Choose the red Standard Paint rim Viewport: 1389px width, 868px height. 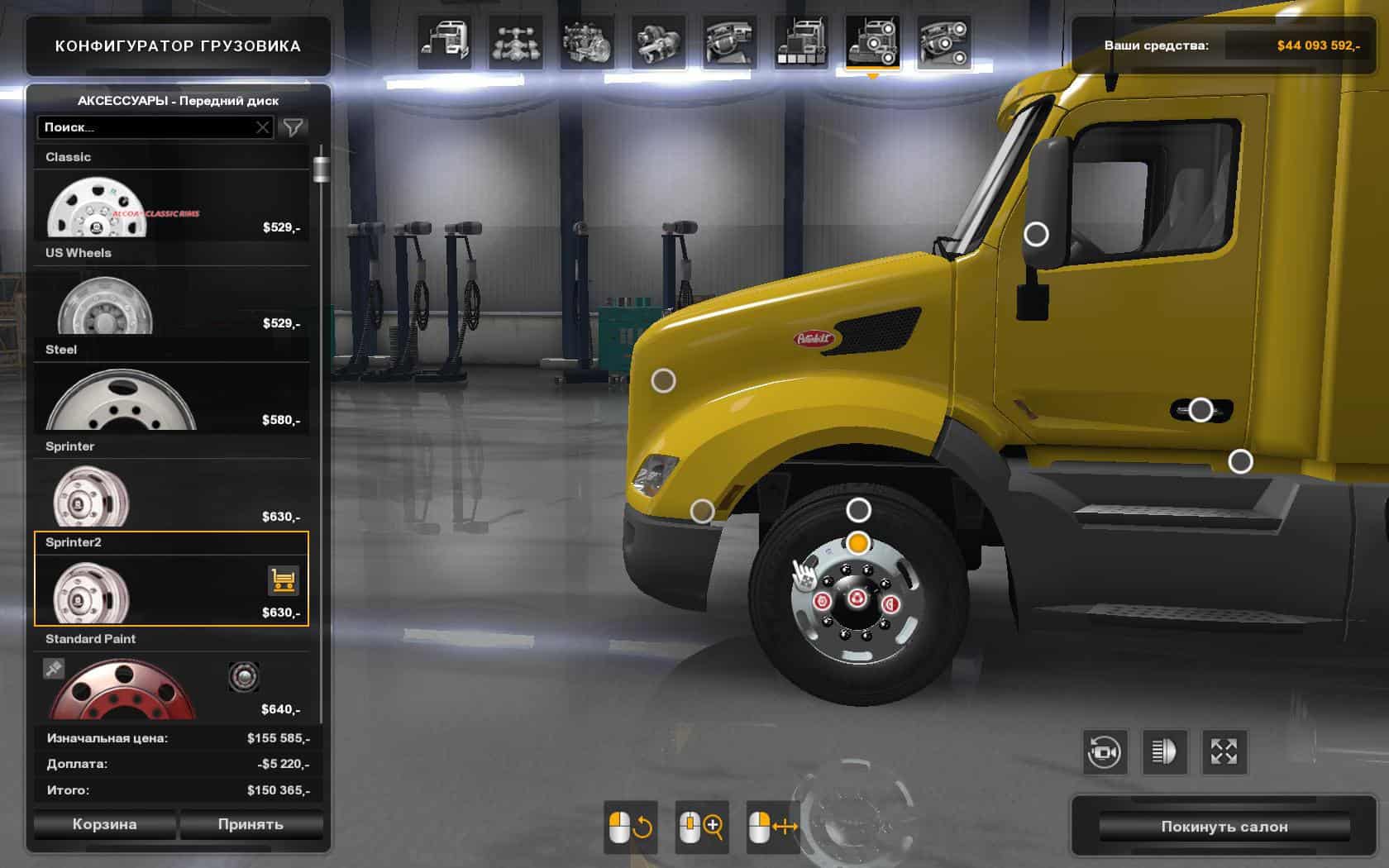[124, 690]
